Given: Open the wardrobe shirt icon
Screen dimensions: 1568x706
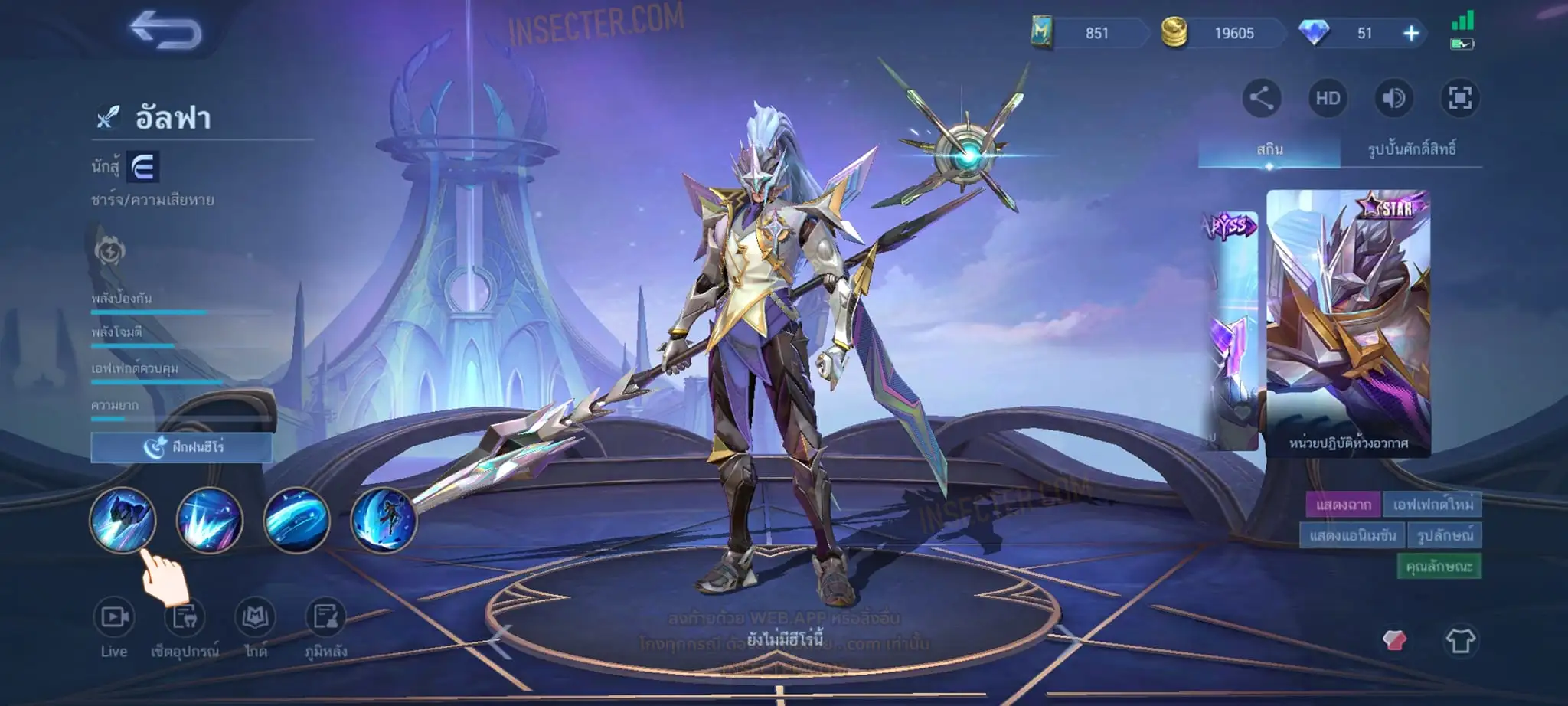Looking at the screenshot, I should pos(1459,640).
